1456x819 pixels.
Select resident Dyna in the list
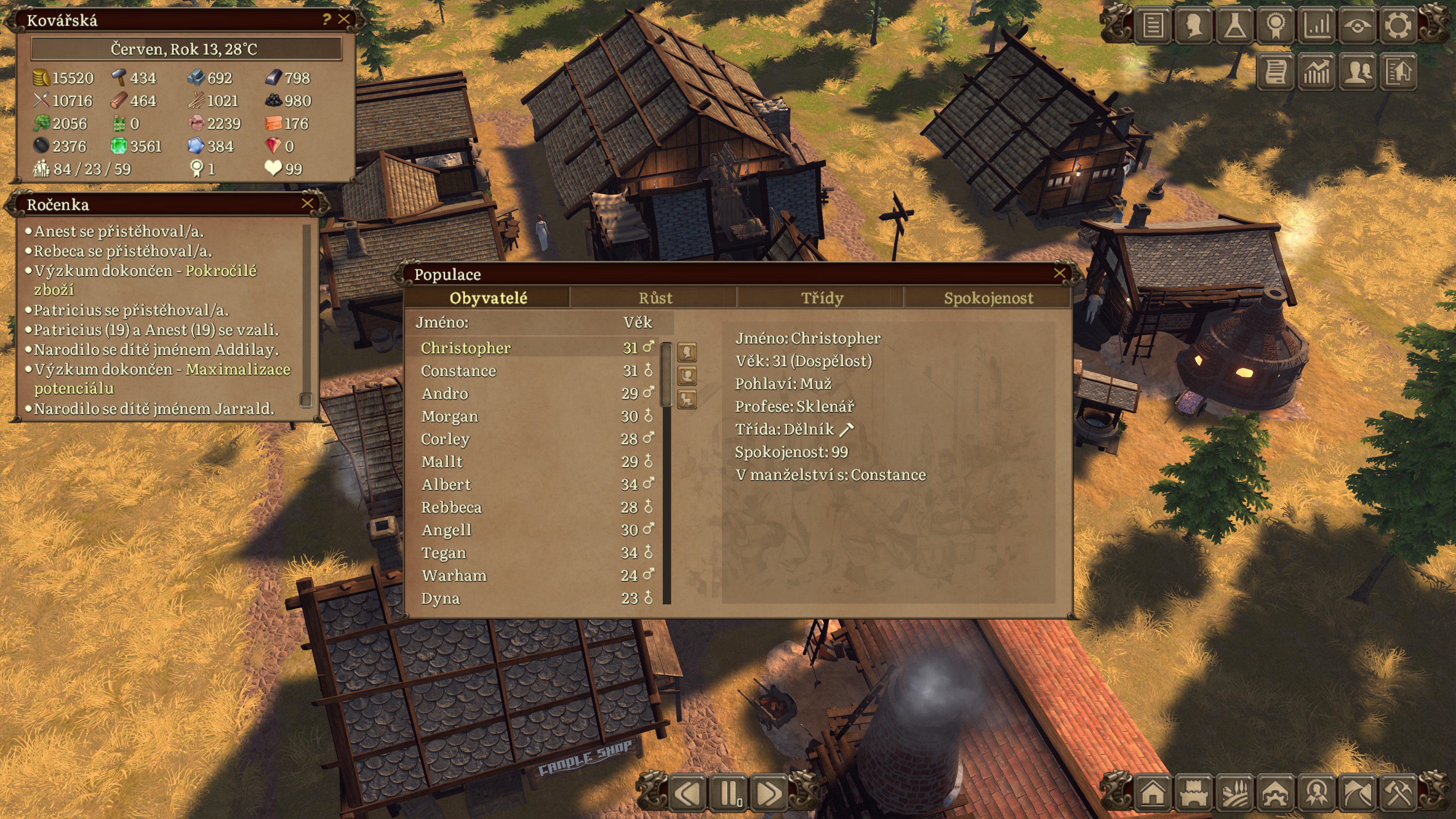pos(440,598)
